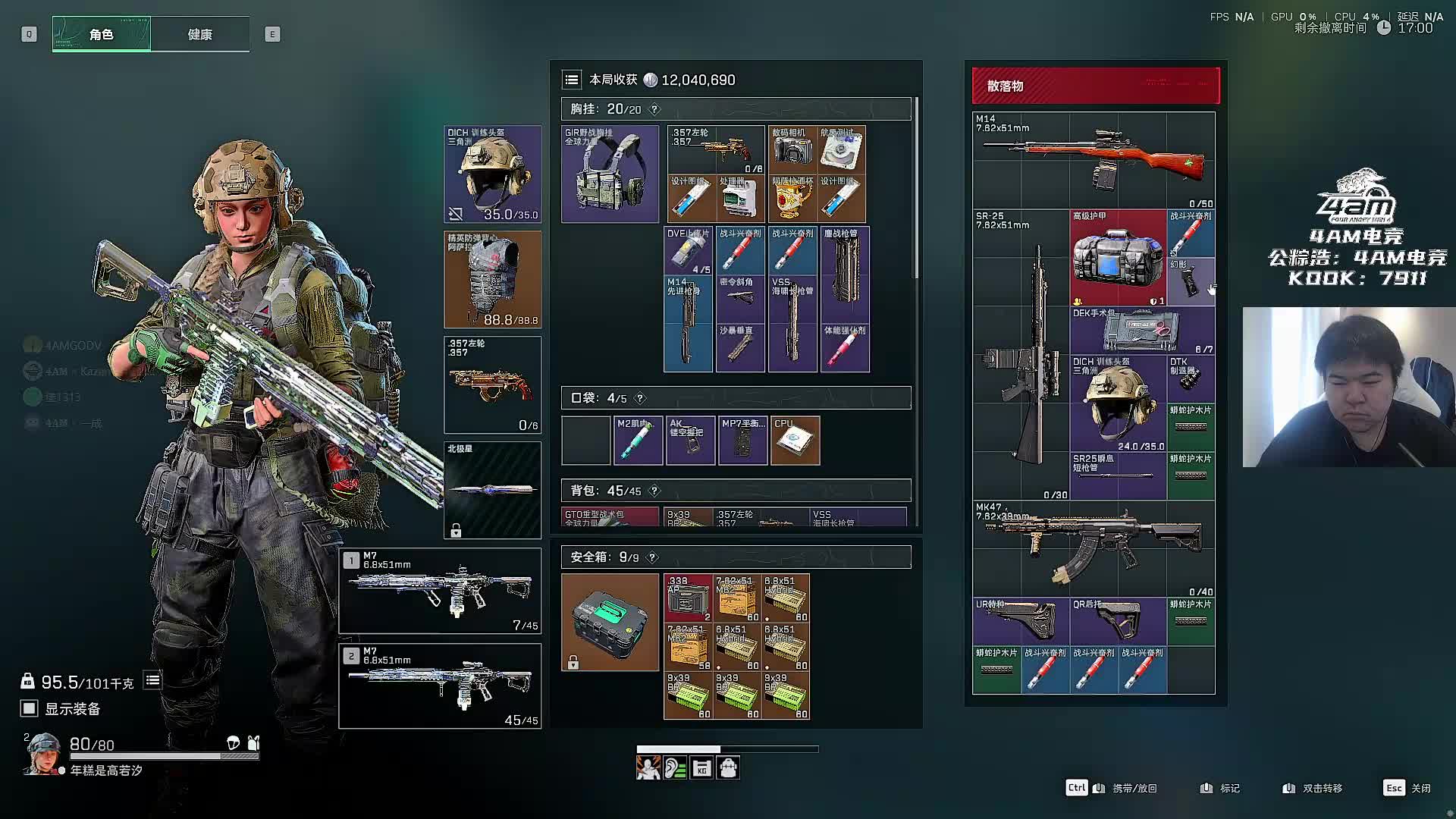This screenshot has height=819, width=1456.
Task: Take the MK47 rifle from loot
Action: [1093, 549]
